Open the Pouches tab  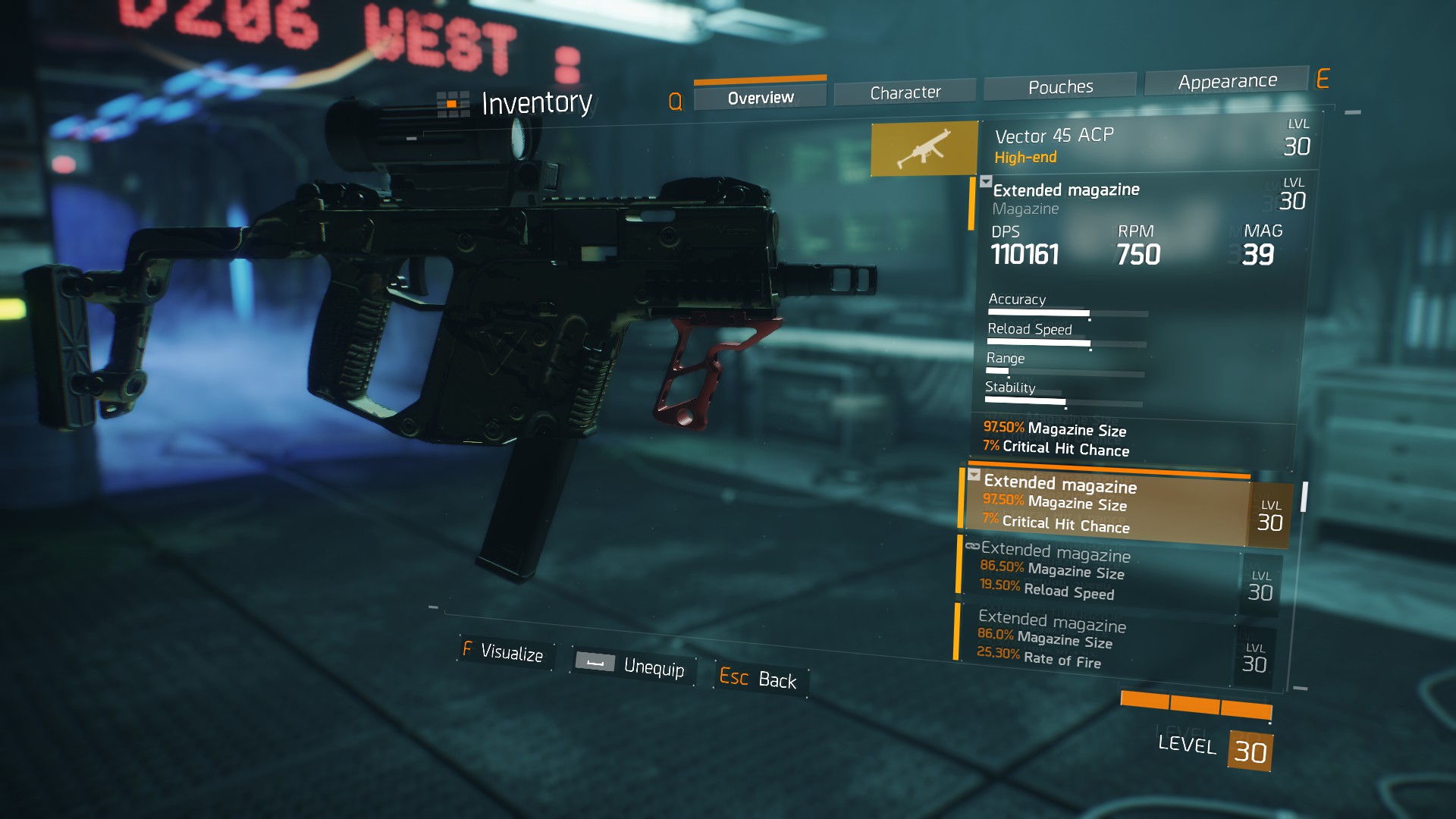(1059, 86)
